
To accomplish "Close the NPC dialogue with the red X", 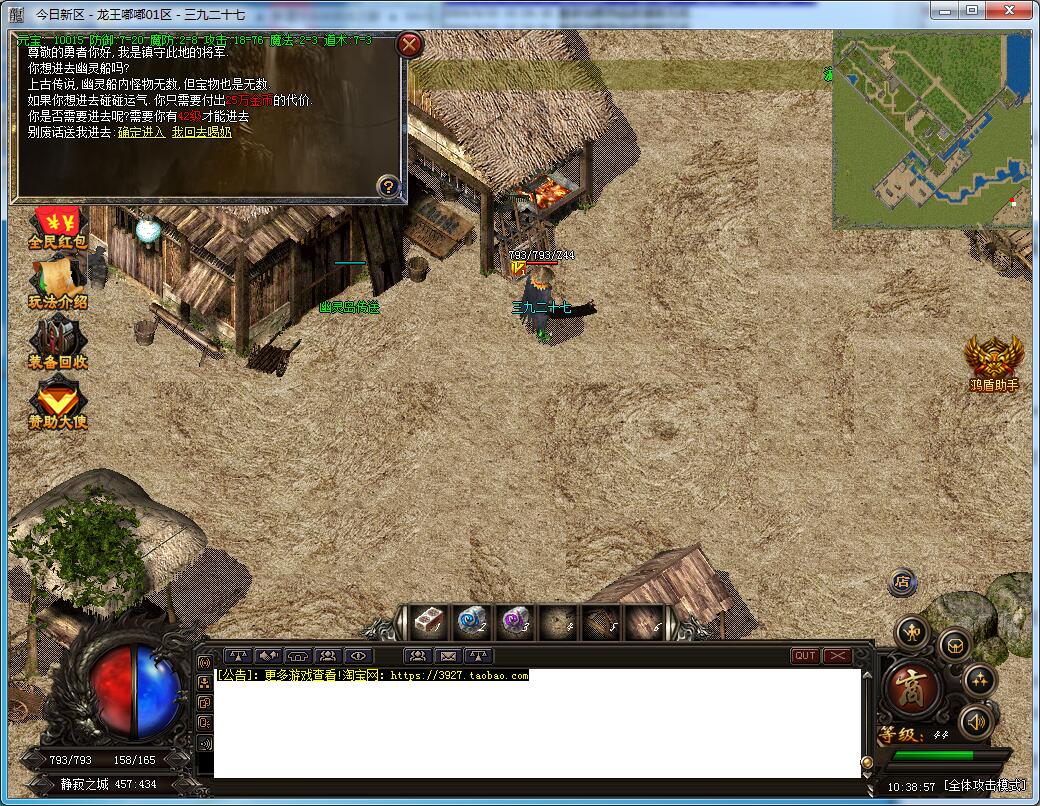I will click(x=409, y=44).
